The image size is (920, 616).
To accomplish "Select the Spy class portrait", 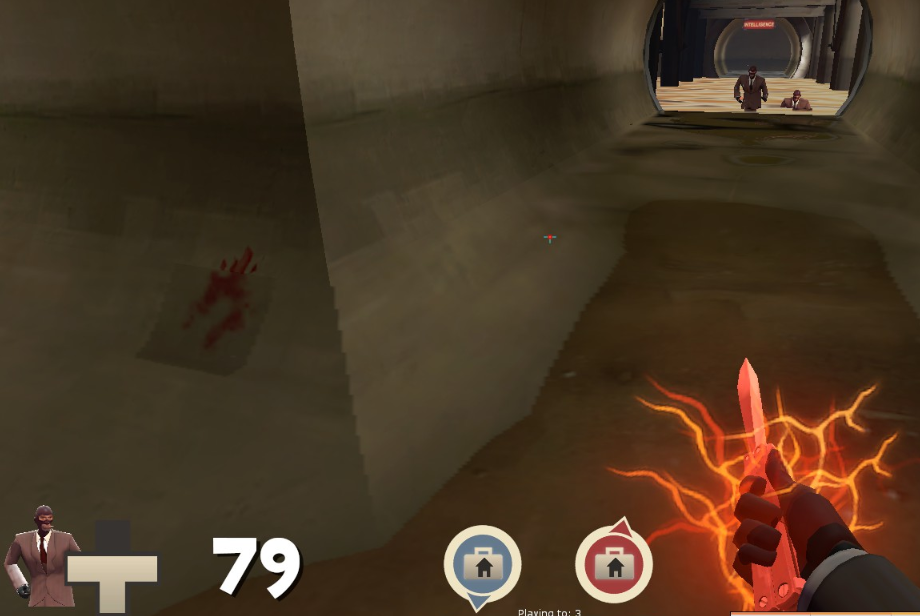I will point(40,556).
